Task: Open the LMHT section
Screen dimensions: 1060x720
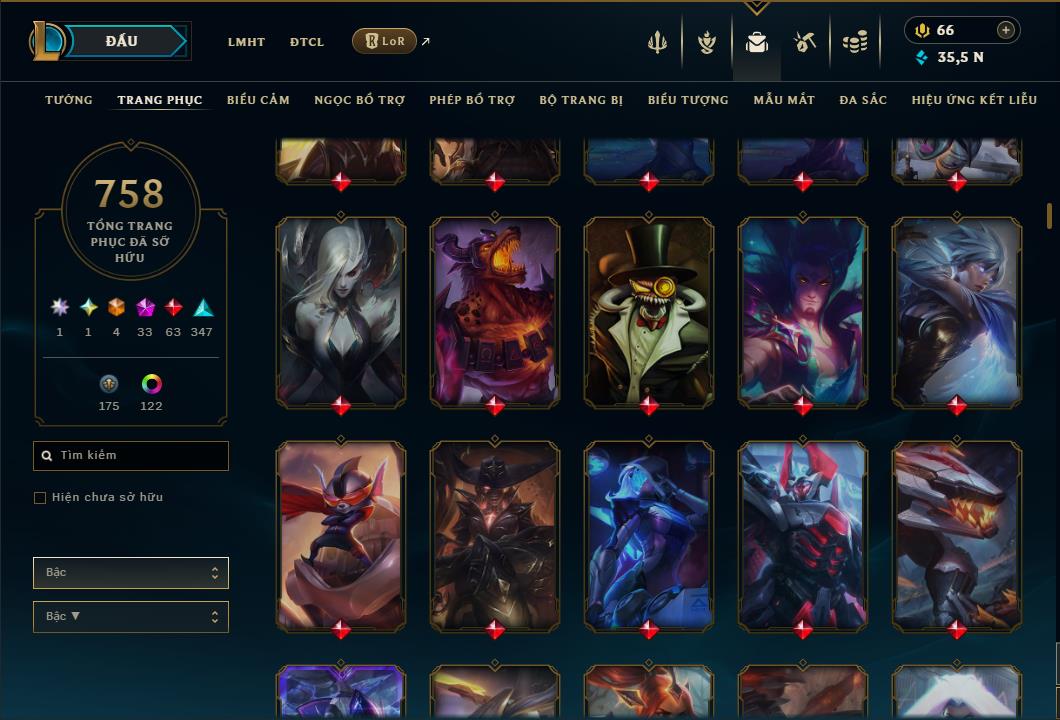Action: pos(246,42)
